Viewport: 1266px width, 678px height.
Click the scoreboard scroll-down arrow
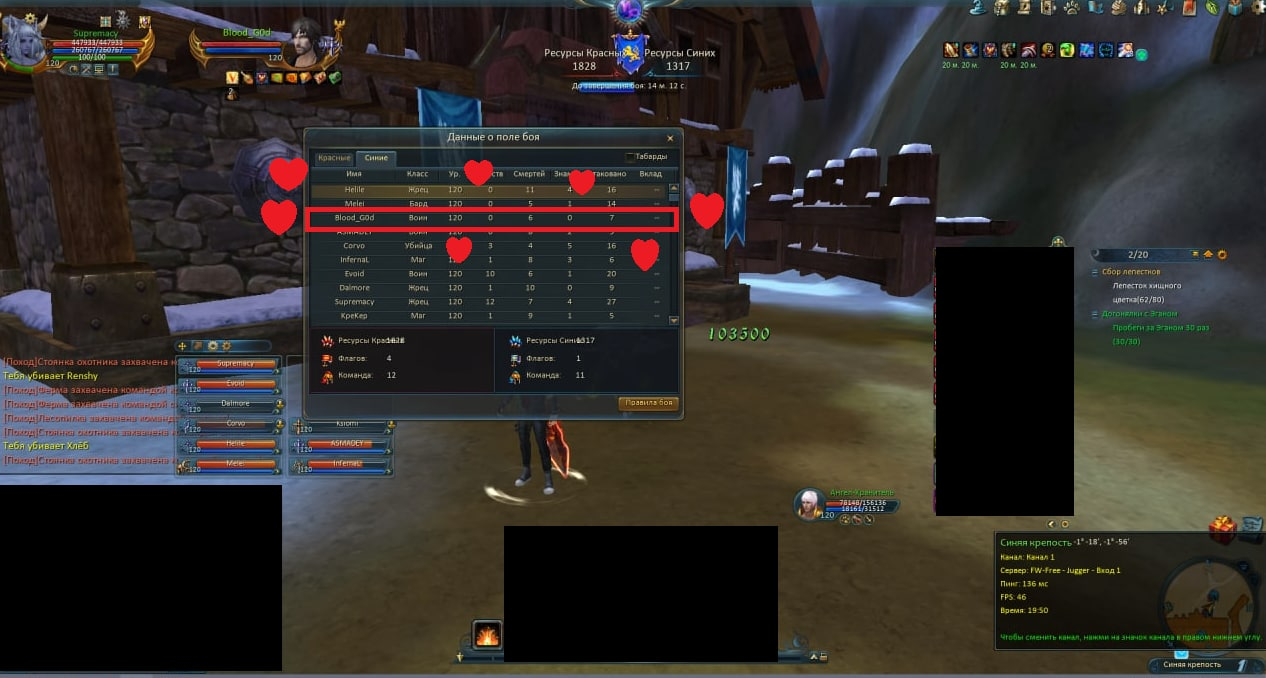point(673,320)
